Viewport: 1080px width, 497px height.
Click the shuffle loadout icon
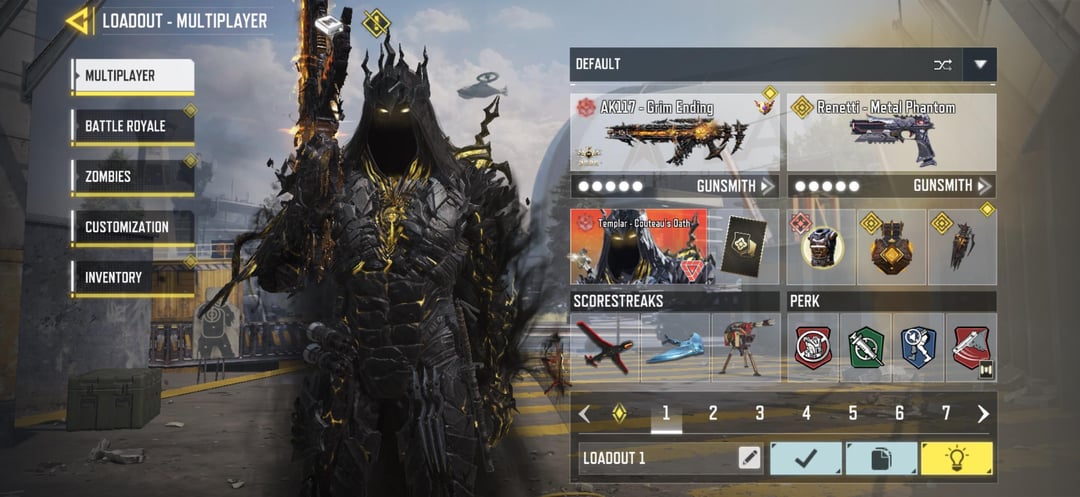942,65
